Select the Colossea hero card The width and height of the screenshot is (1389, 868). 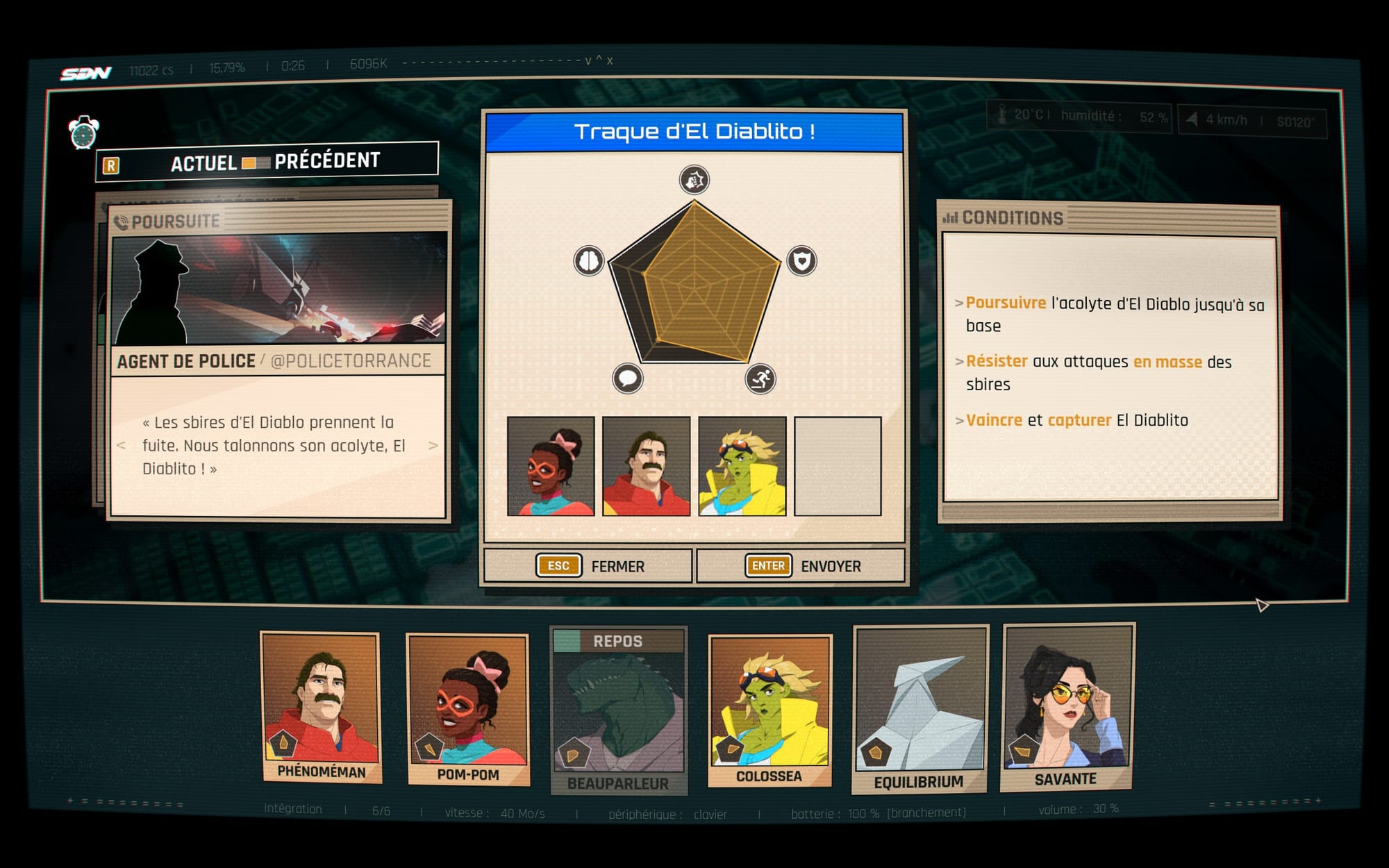tap(770, 711)
